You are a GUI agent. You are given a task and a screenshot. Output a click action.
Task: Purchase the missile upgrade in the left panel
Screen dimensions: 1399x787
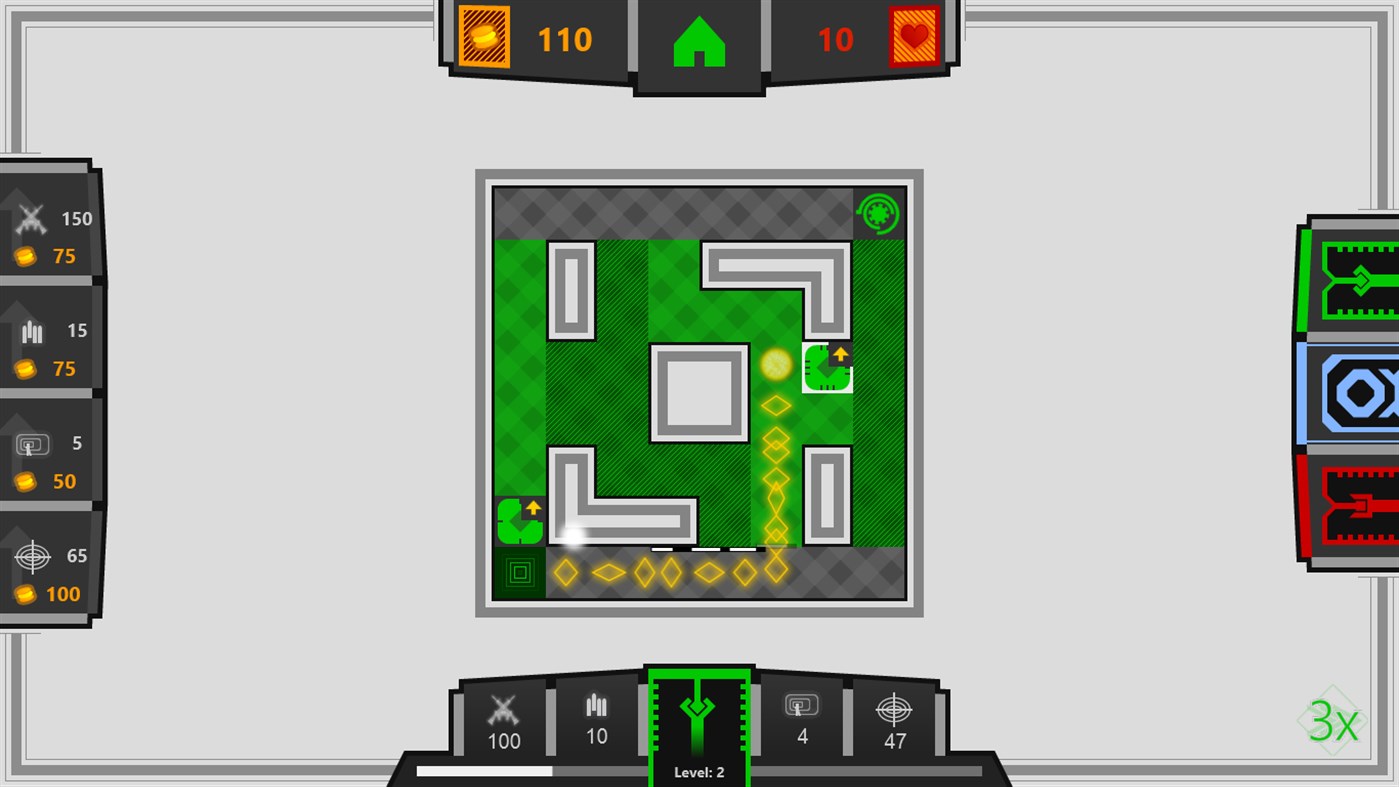click(x=45, y=348)
